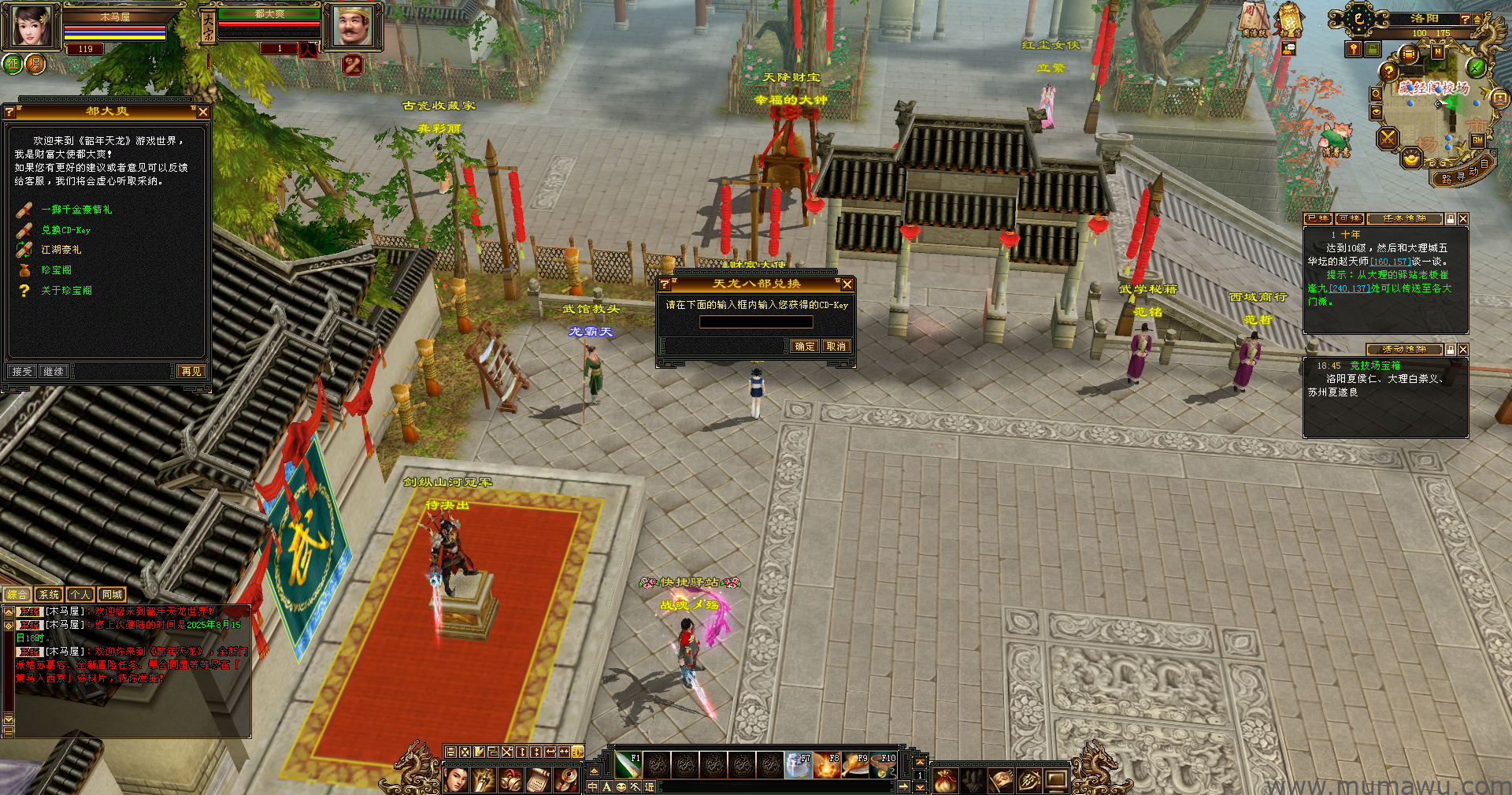Viewport: 1512px width, 795px height.
Task: Open the character portrait menu icon
Action: coord(457,780)
